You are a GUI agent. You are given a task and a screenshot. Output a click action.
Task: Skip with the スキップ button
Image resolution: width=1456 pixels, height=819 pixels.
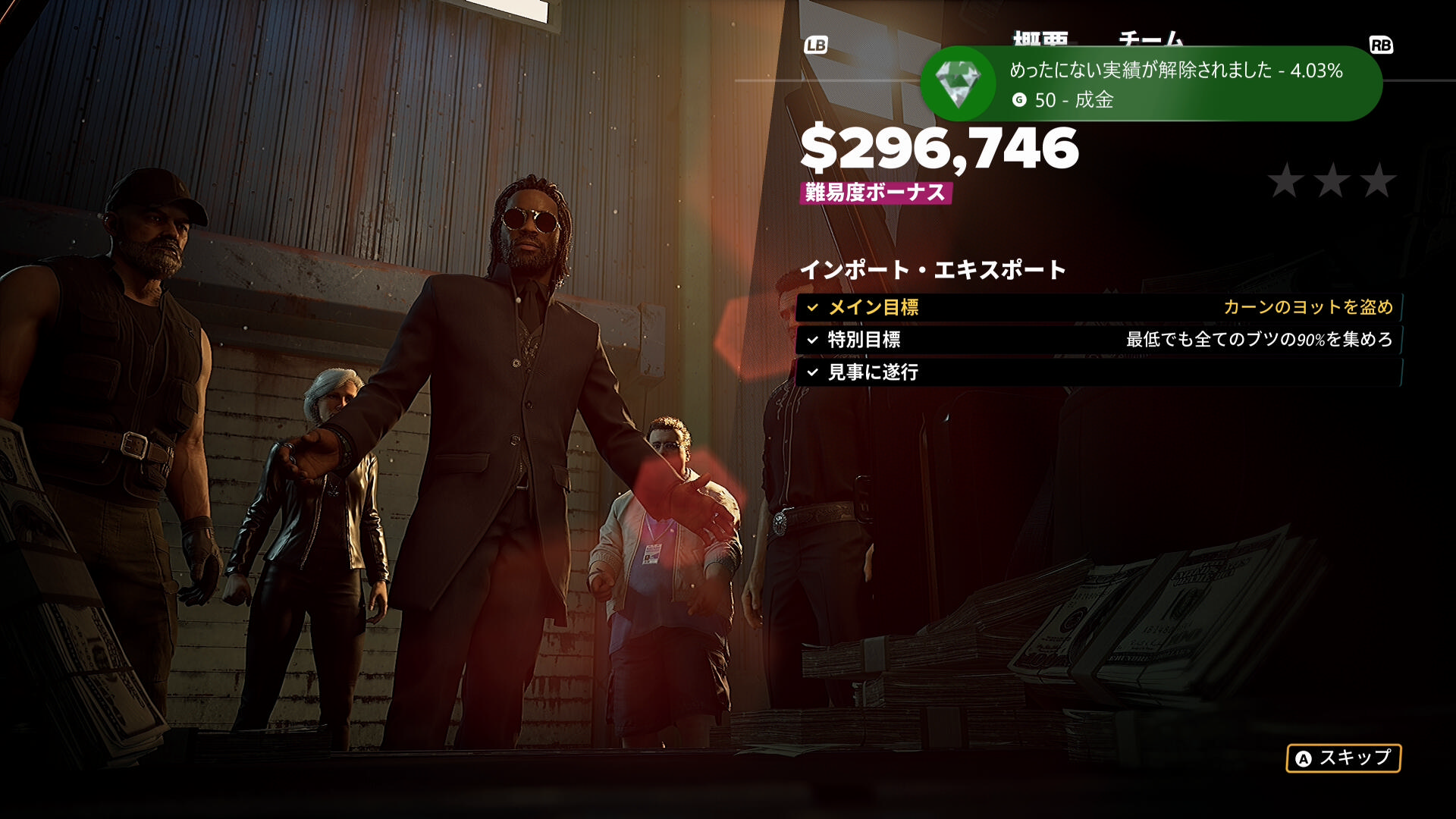coord(1343,758)
